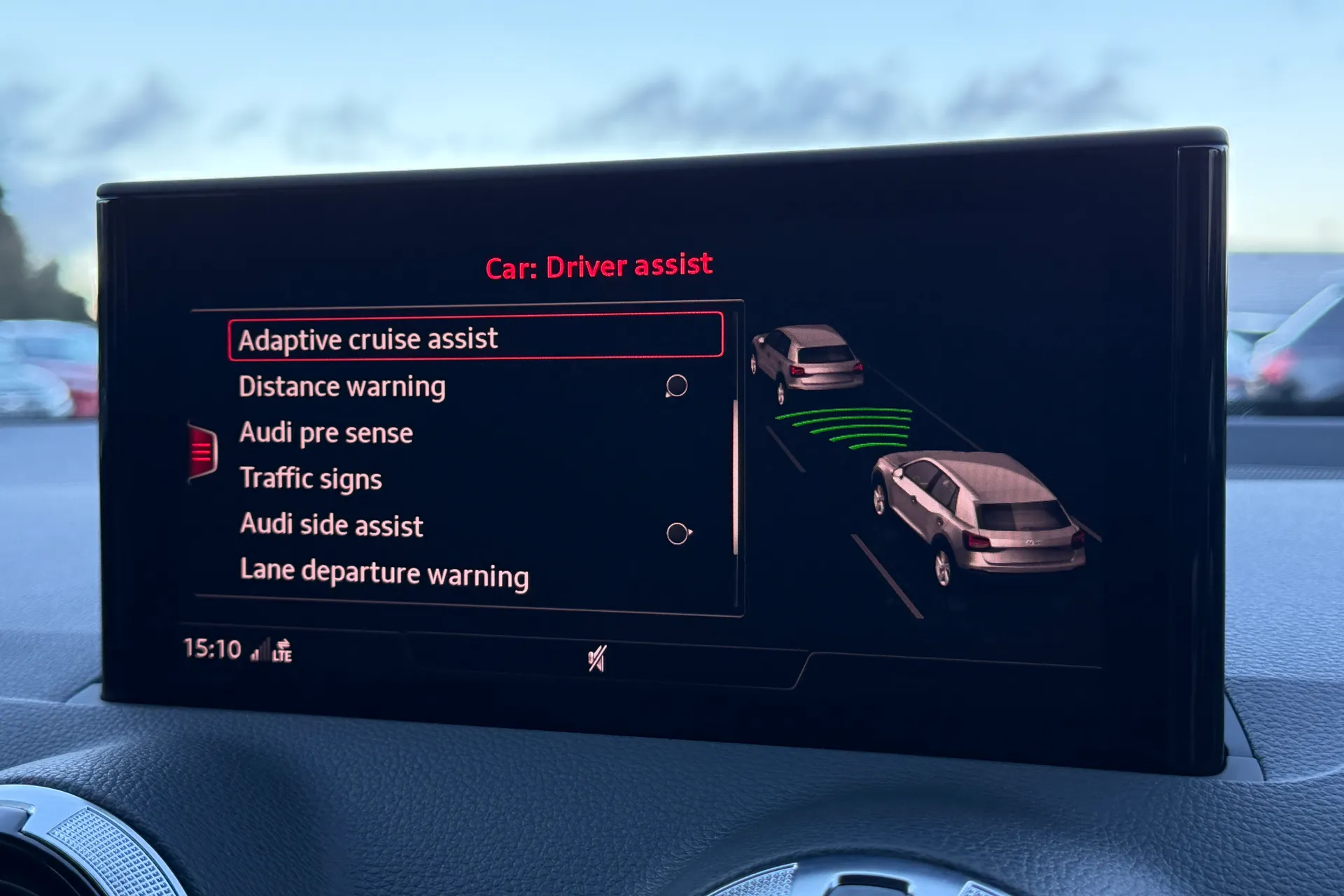Toggle Lane departure warning
The width and height of the screenshot is (1344, 896).
pyautogui.click(x=384, y=573)
